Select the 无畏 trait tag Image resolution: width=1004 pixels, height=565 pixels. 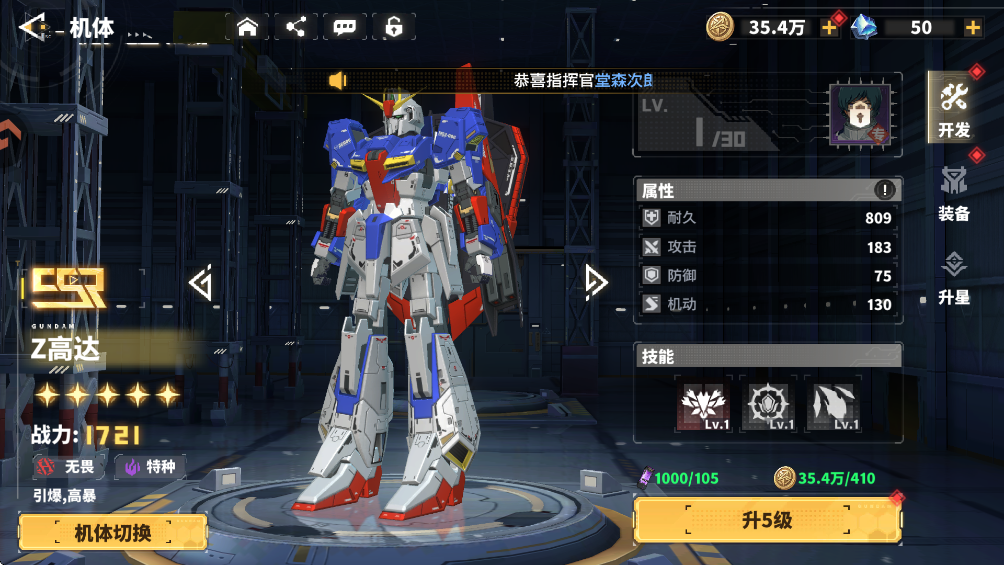pos(68,466)
